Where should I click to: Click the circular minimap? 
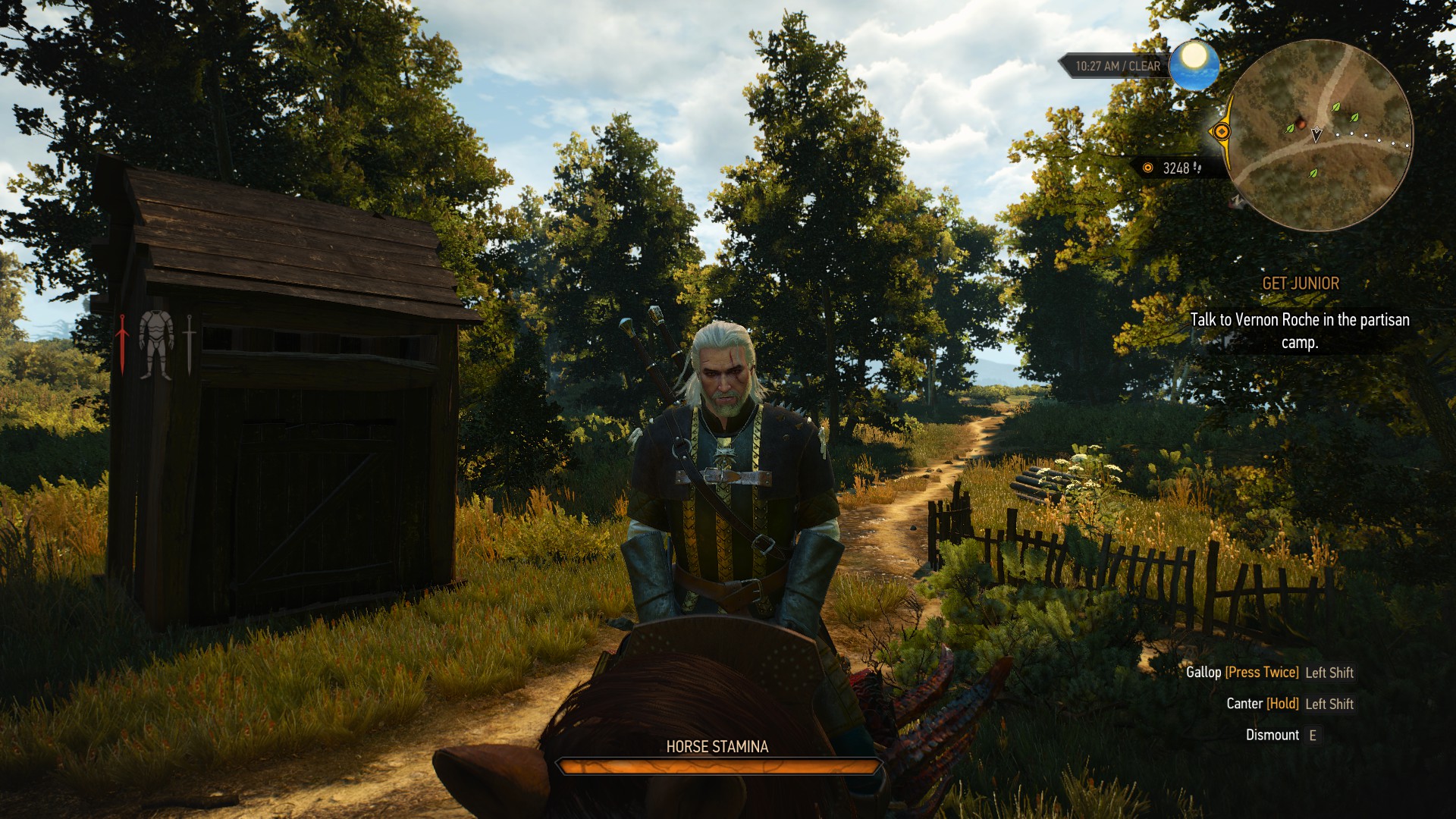click(1319, 136)
